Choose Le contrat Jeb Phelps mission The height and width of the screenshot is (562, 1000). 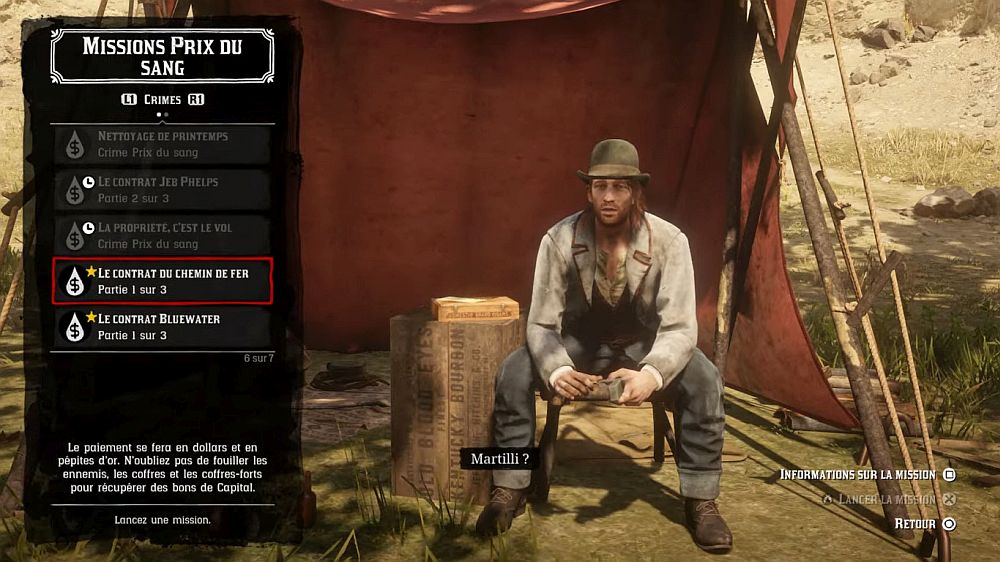tap(162, 190)
